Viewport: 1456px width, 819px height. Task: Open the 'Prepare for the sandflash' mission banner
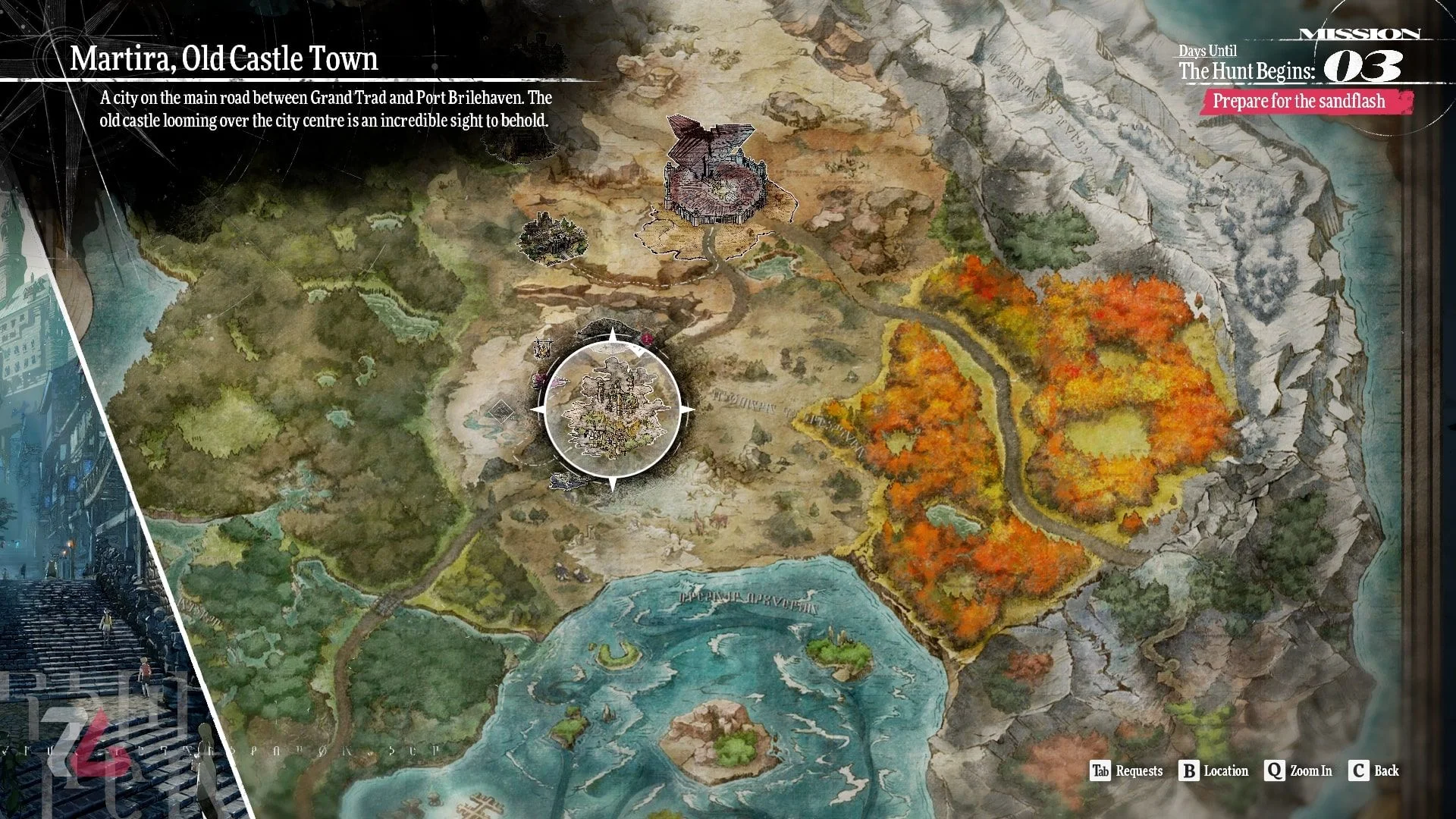click(x=1298, y=102)
